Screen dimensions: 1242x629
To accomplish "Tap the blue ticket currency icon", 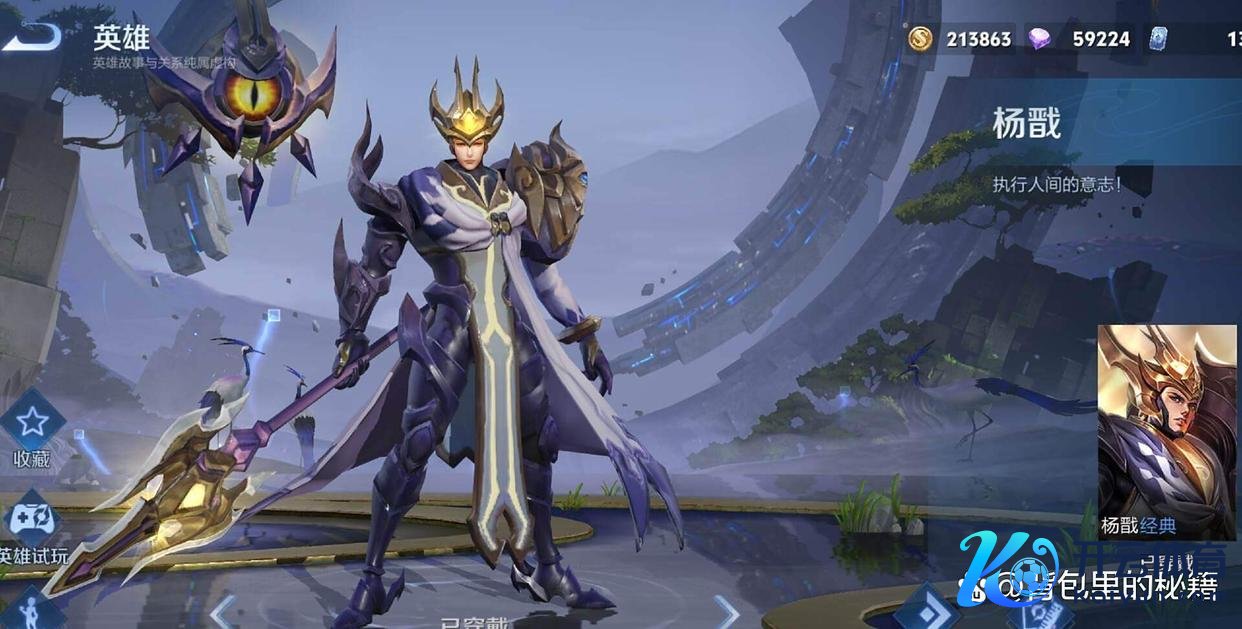I will tap(1159, 39).
